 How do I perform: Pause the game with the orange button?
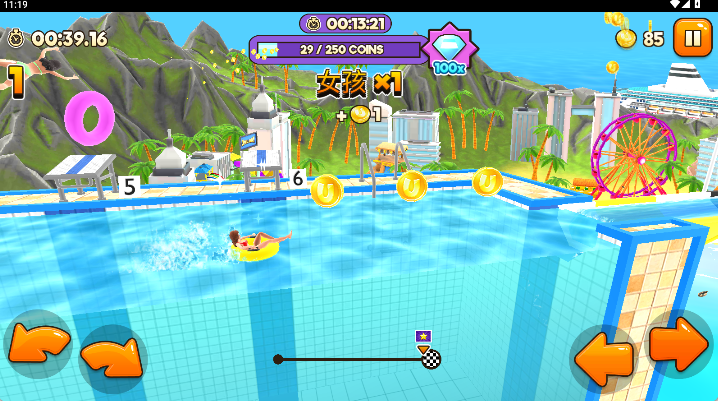click(x=691, y=38)
